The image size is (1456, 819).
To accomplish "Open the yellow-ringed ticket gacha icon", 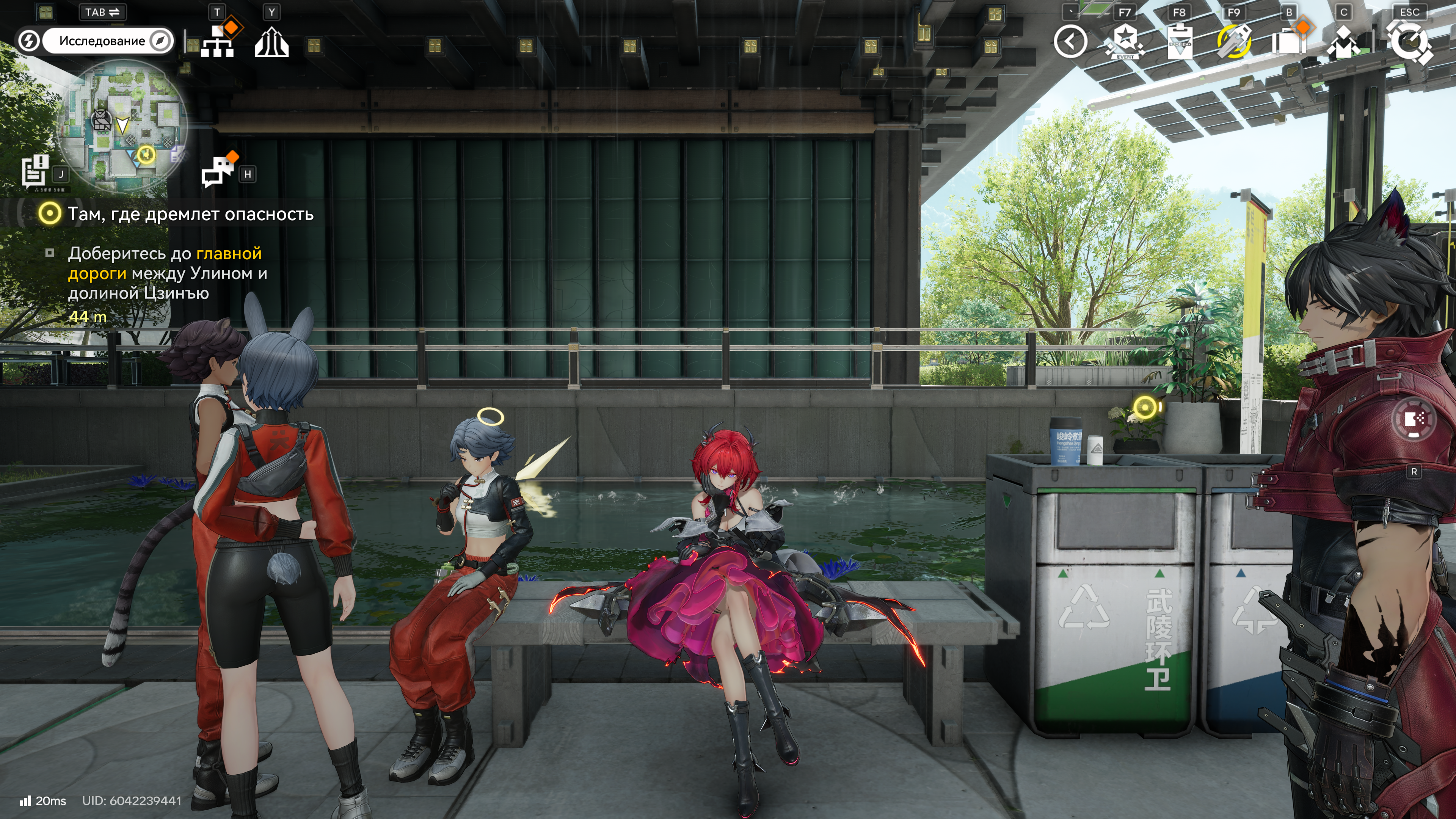I will point(1234,42).
